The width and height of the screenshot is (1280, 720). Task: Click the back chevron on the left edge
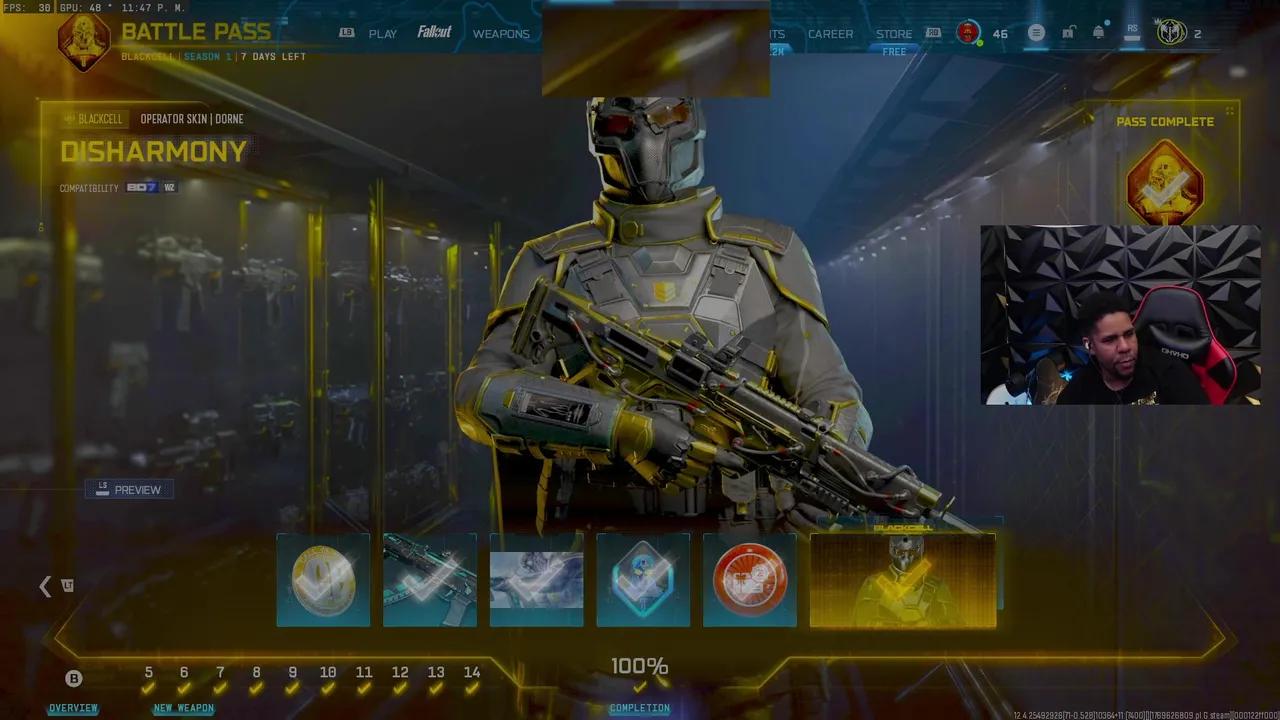click(45, 586)
